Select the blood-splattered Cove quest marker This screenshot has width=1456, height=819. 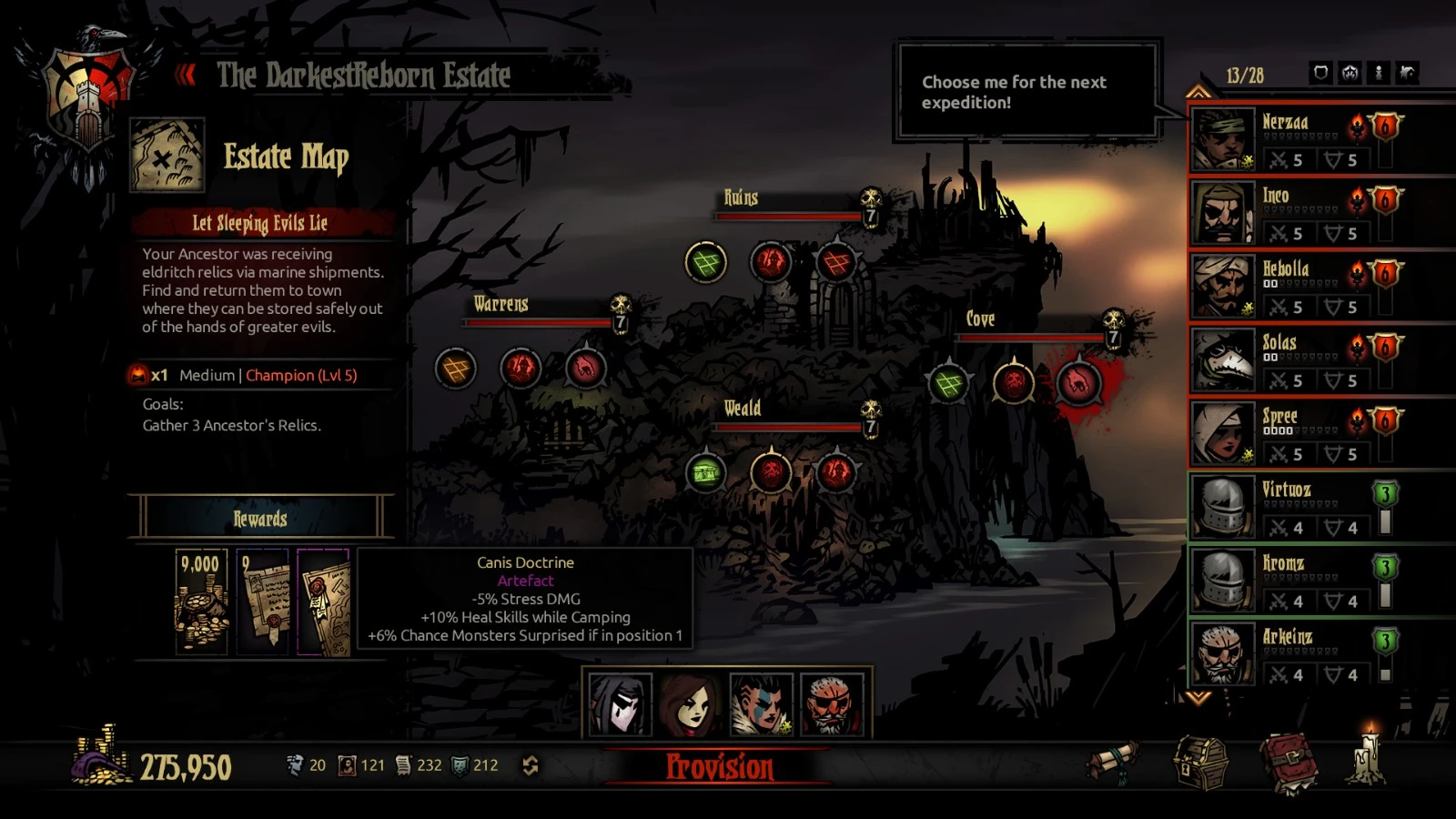click(x=1078, y=383)
